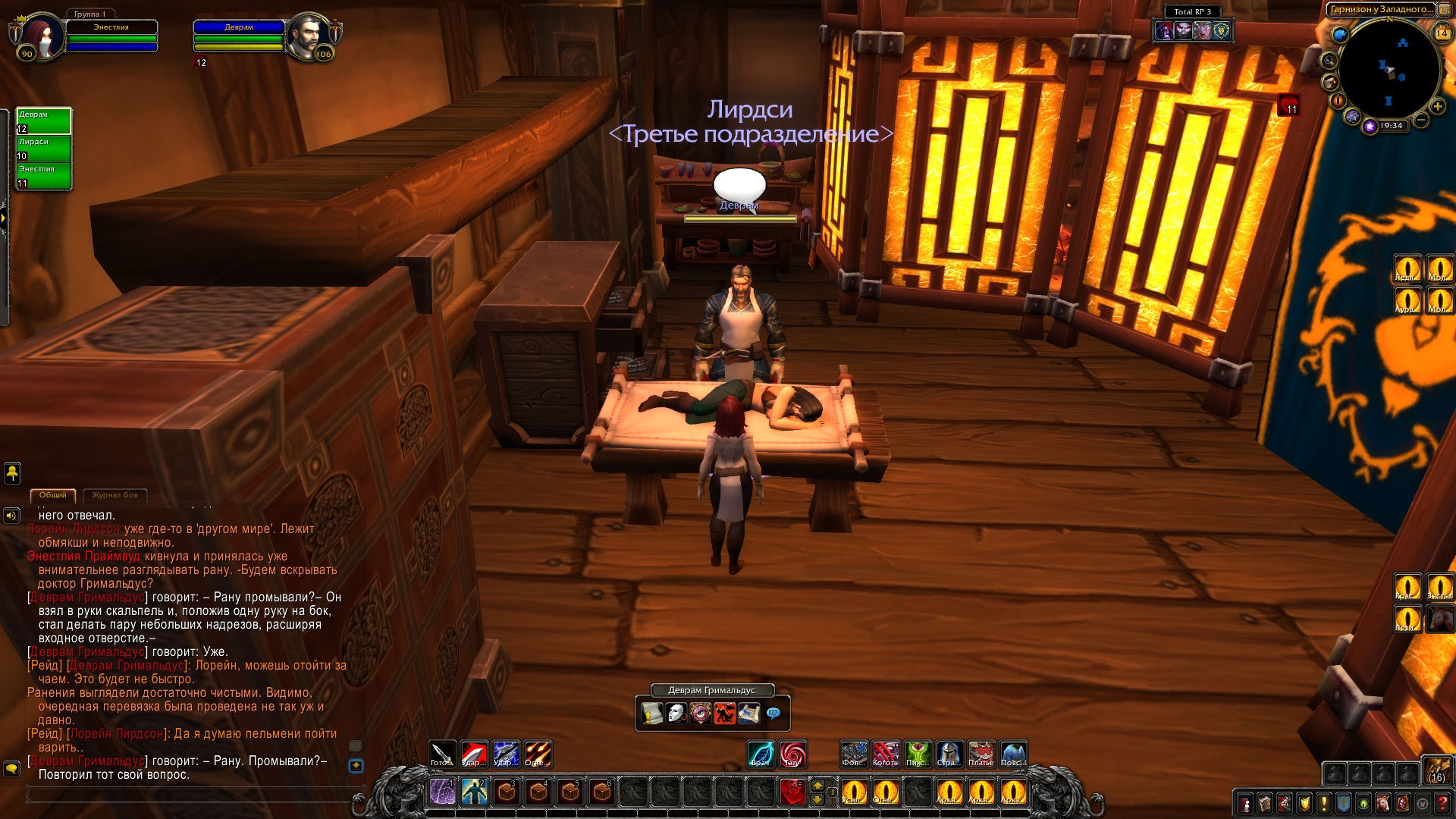This screenshot has height=819, width=1456.
Task: Open the character info micro button
Action: [1245, 803]
